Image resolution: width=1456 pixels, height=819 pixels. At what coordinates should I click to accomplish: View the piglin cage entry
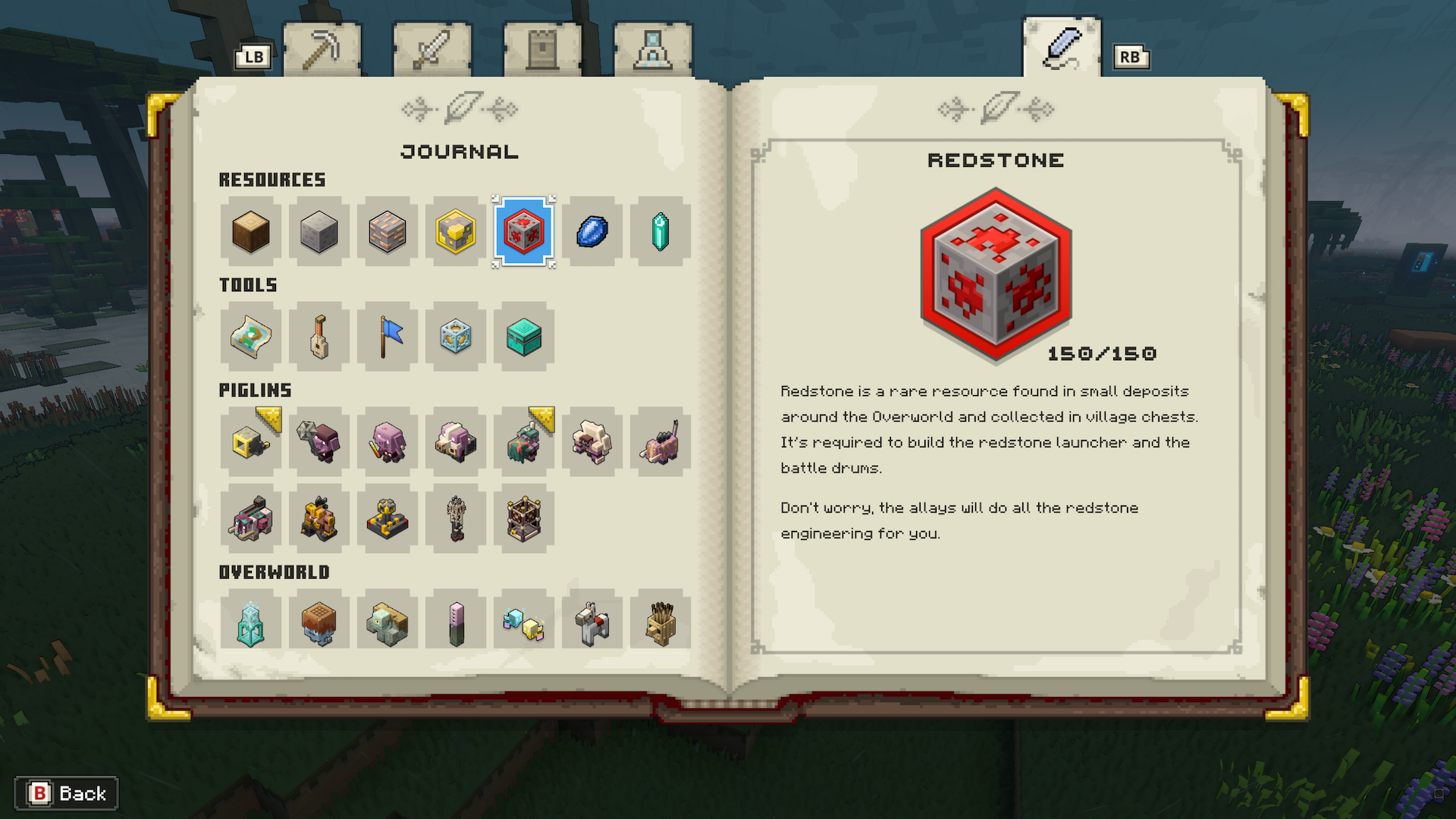pyautogui.click(x=524, y=519)
